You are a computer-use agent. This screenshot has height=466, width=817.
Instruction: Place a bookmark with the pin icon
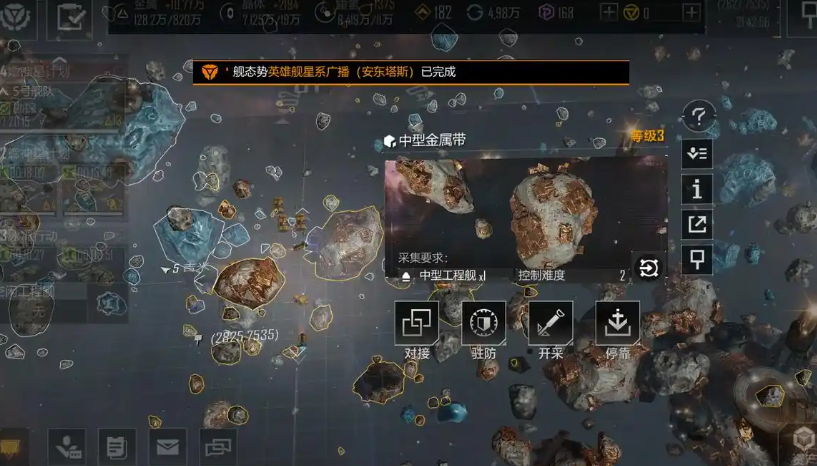[697, 260]
